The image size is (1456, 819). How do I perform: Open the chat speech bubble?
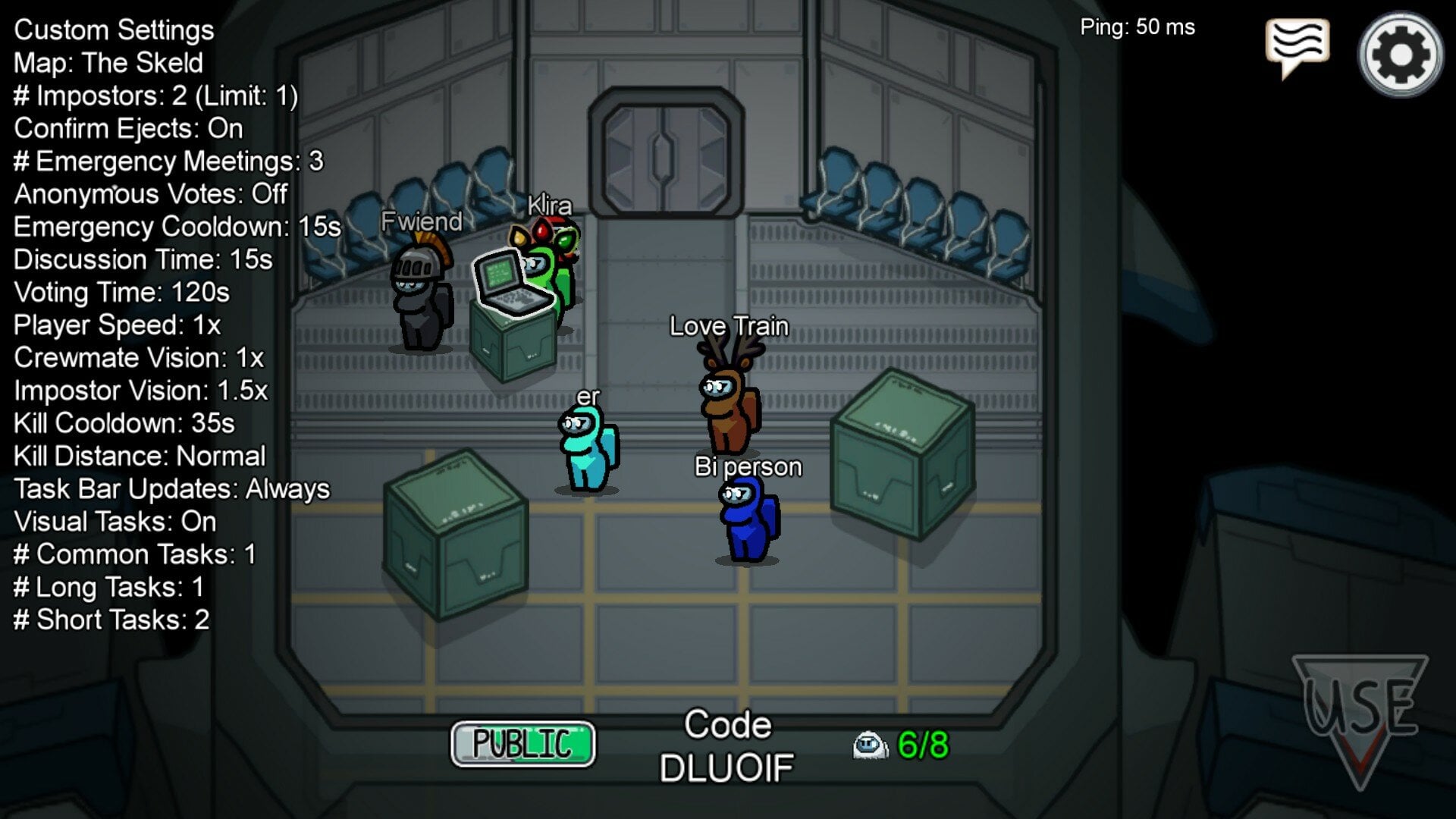tap(1297, 45)
